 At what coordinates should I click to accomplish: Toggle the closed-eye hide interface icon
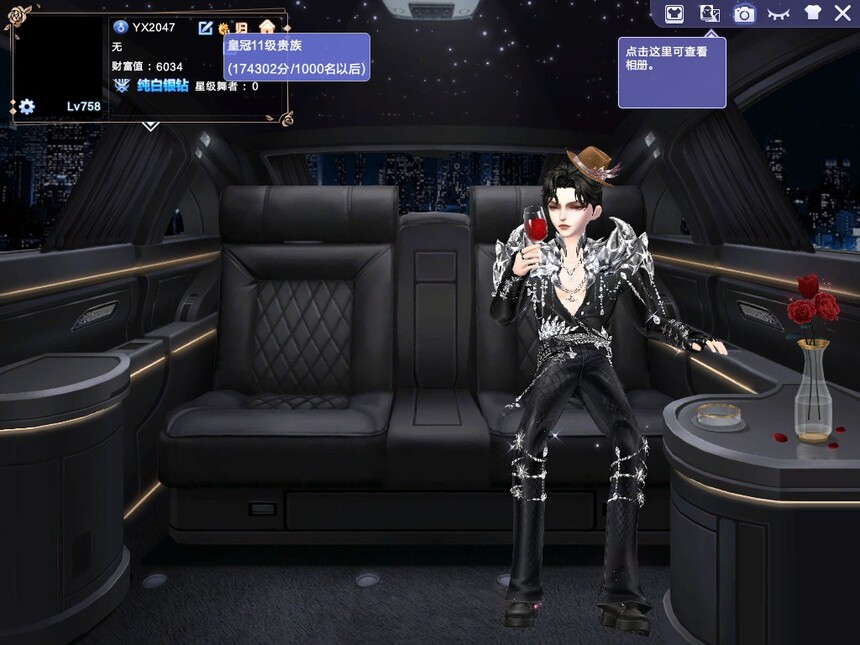point(778,13)
